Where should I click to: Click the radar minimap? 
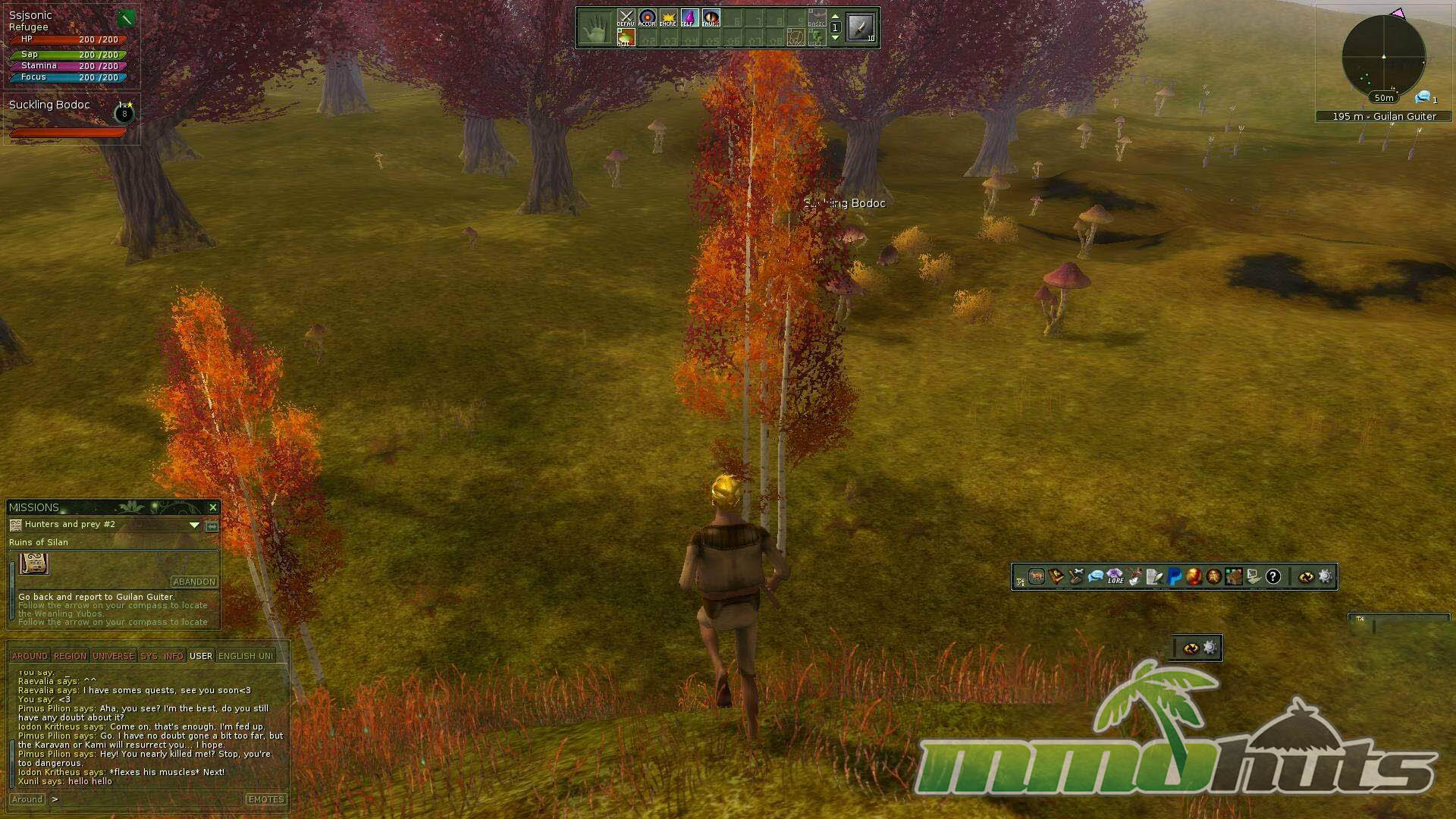click(x=1383, y=57)
